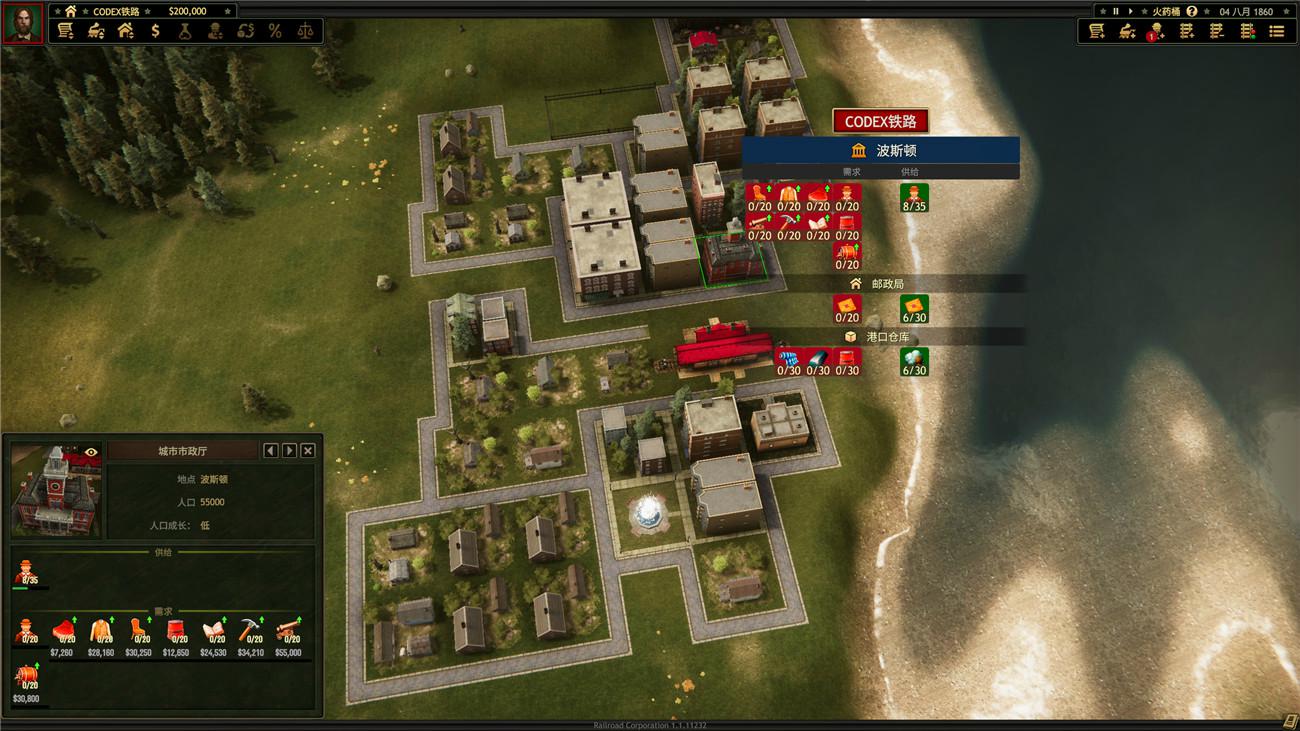Open the contracts ledger in the top toolbar

[64, 30]
